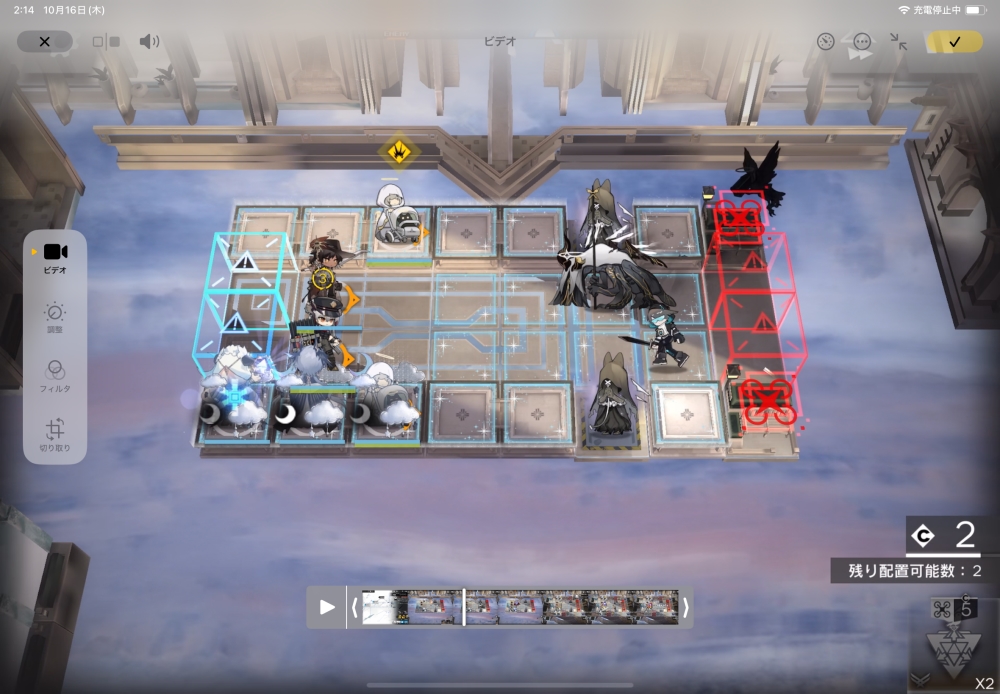Click the split-square compare icon beside the speaker

(105, 42)
